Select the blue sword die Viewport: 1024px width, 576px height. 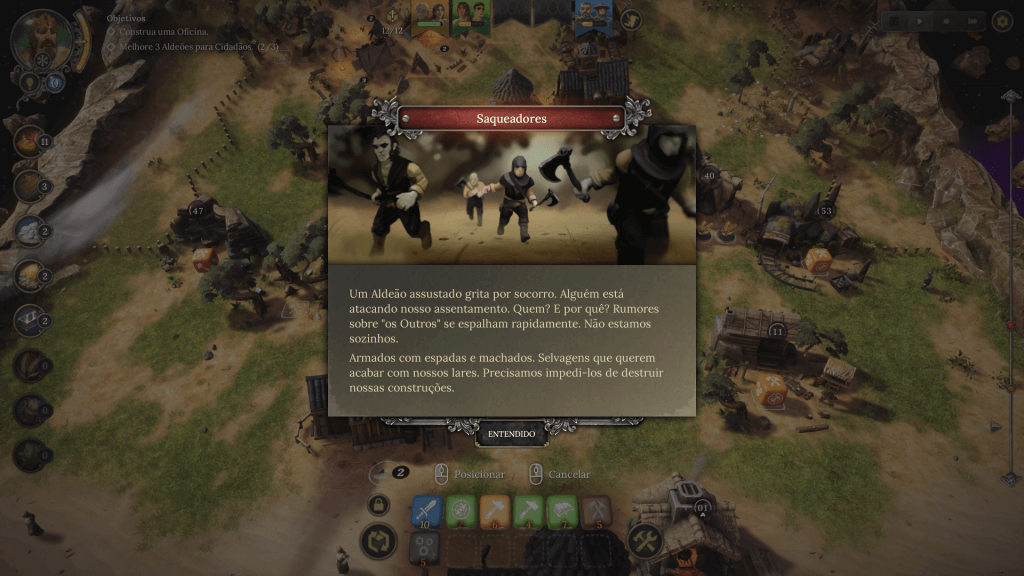[x=427, y=511]
